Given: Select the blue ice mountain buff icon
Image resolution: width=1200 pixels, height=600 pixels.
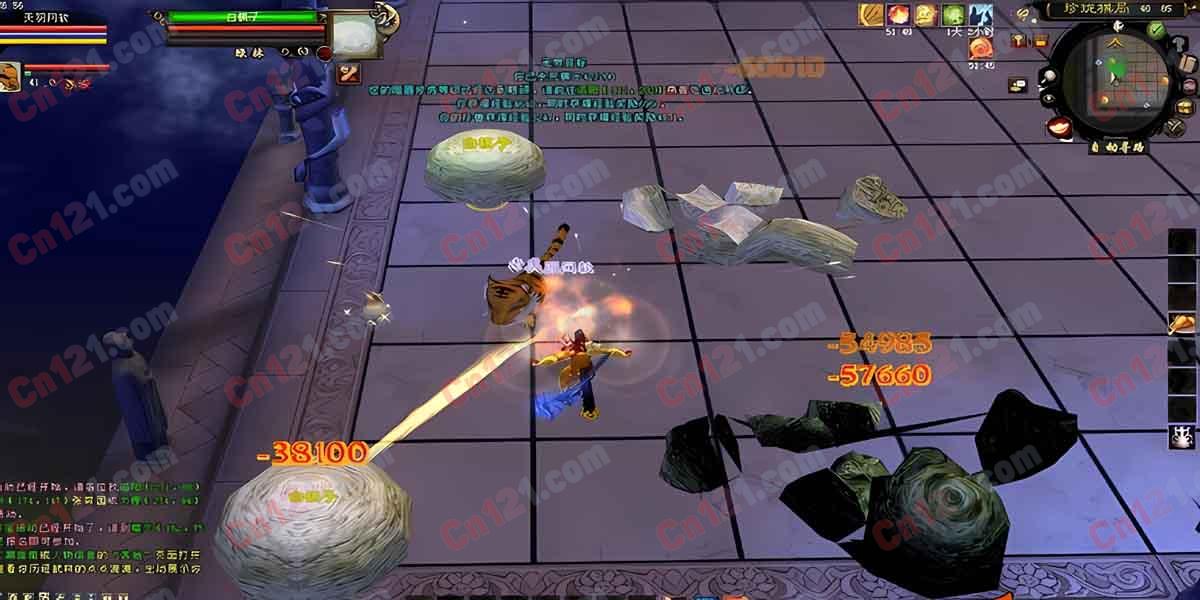Looking at the screenshot, I should pyautogui.click(x=981, y=15).
